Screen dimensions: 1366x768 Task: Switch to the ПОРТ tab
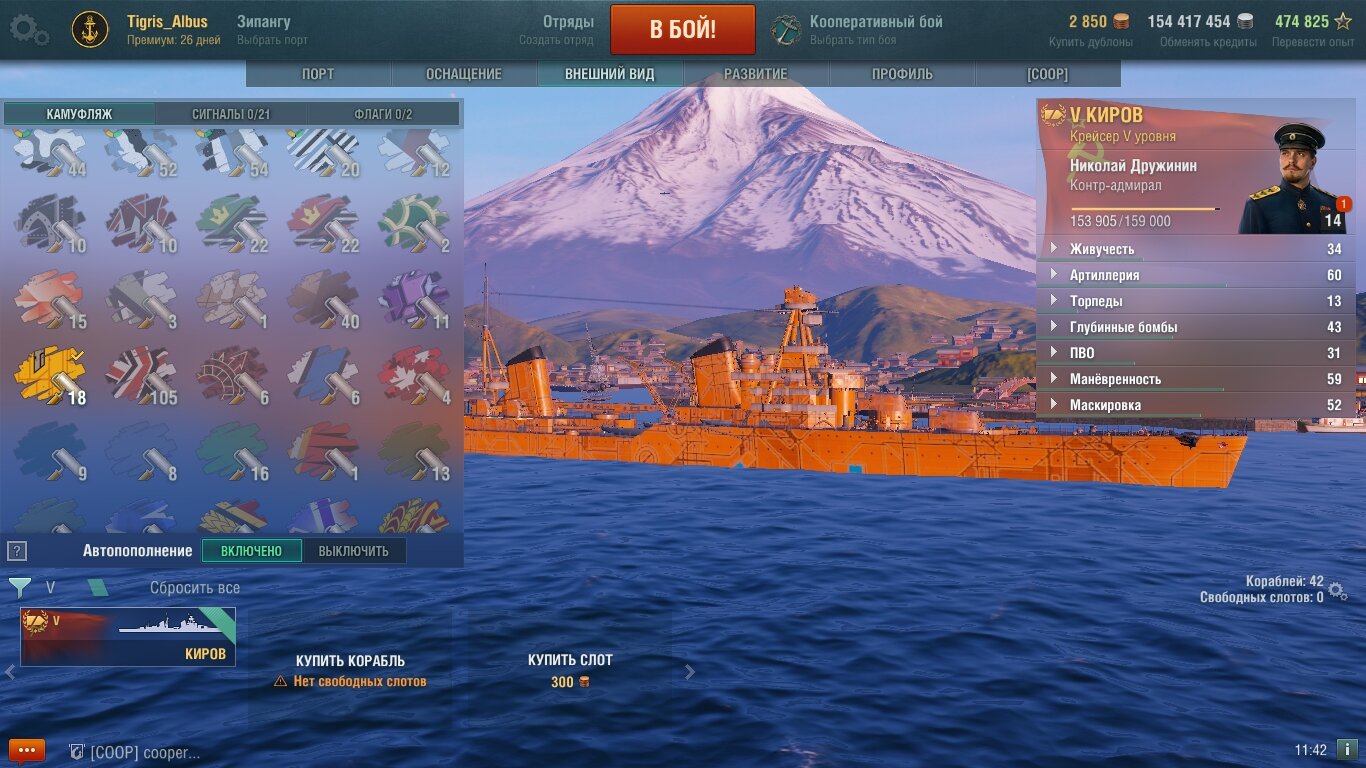318,74
